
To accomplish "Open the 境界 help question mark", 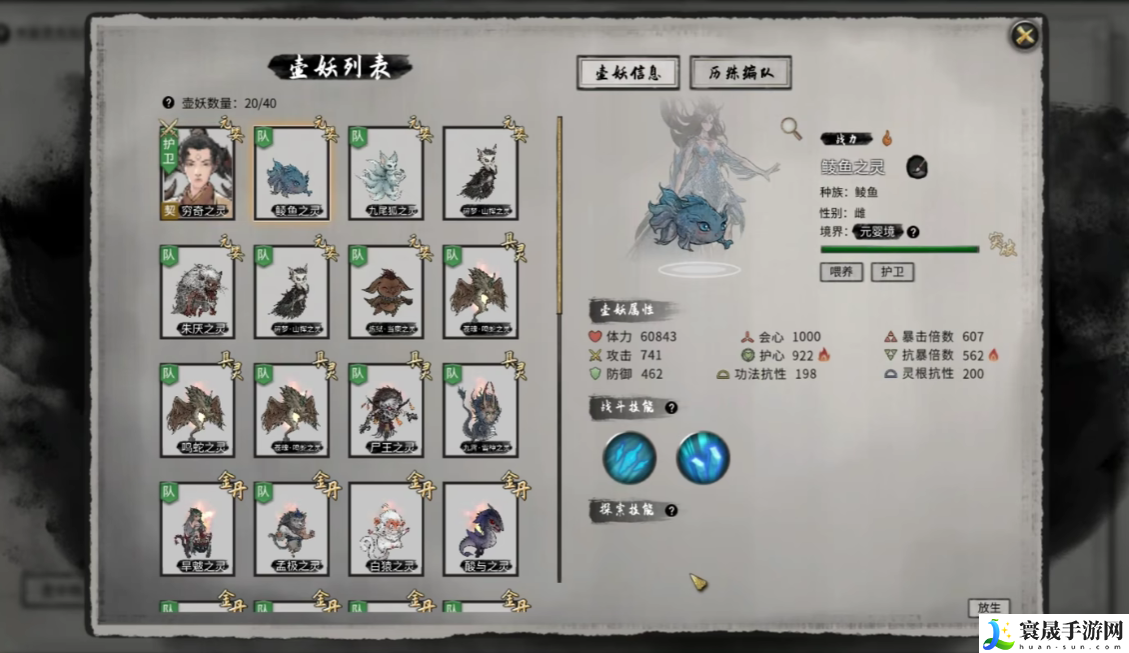I will [913, 232].
